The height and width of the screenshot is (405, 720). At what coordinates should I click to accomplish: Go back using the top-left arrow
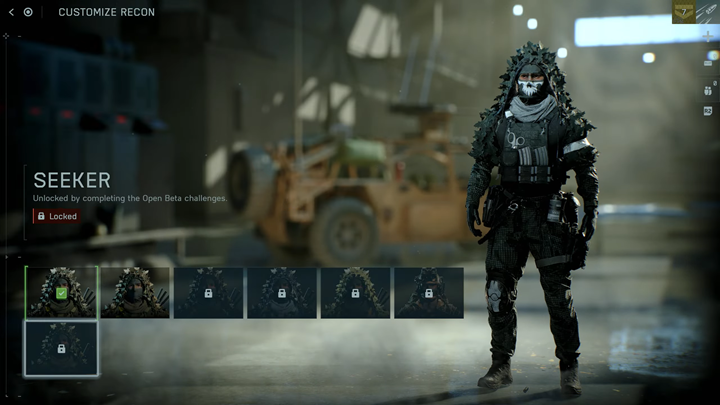pos(11,12)
